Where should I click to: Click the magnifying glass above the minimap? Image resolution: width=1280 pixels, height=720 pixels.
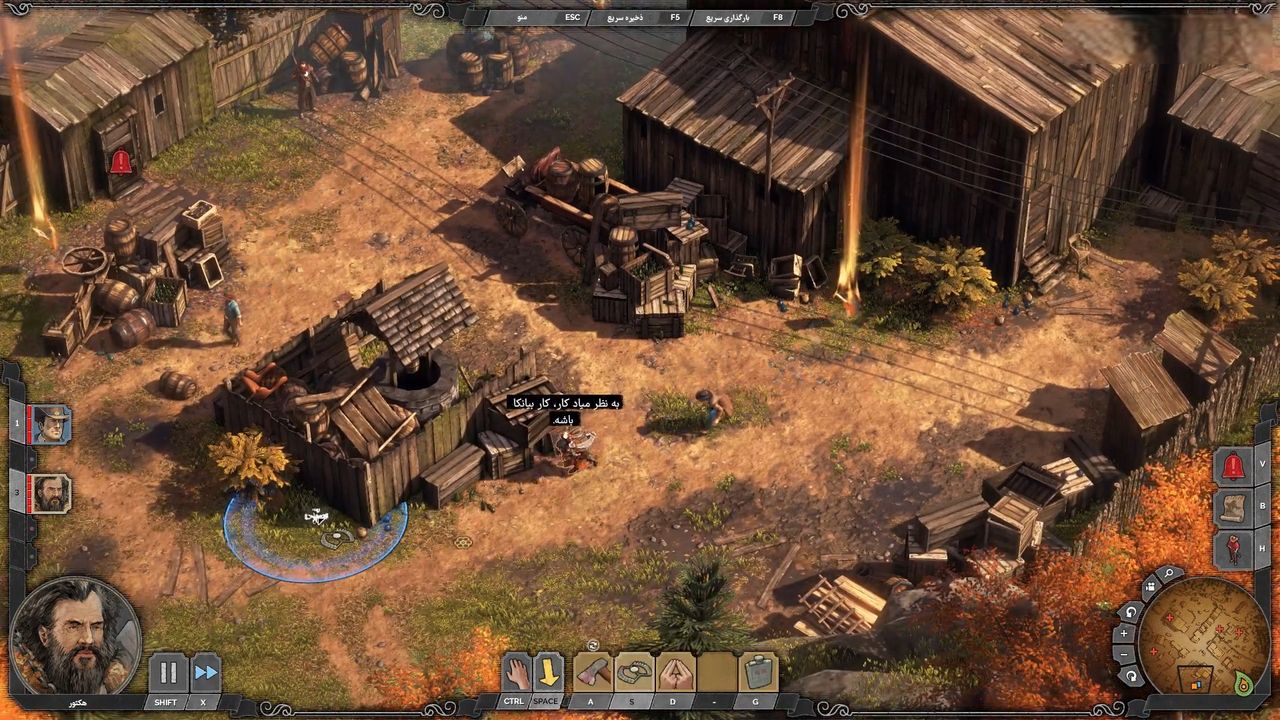click(1168, 575)
